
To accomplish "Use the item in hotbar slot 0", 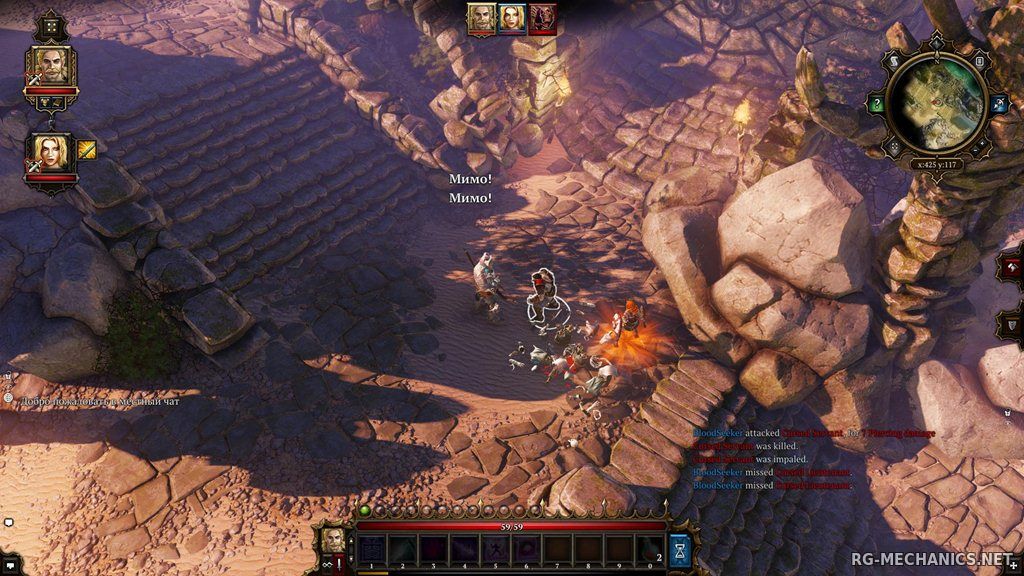I will 649,548.
